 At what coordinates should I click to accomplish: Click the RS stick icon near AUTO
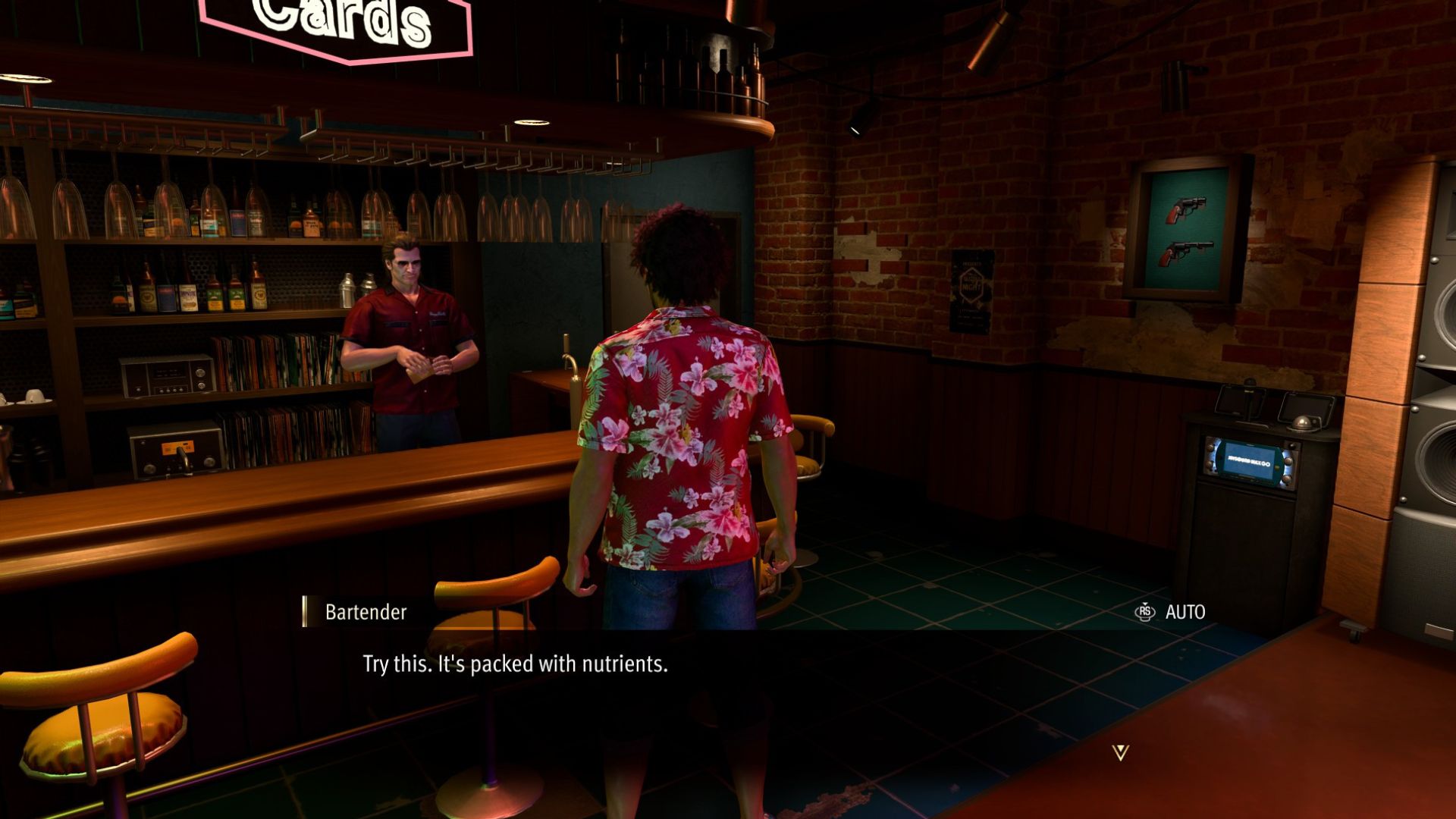click(1144, 613)
